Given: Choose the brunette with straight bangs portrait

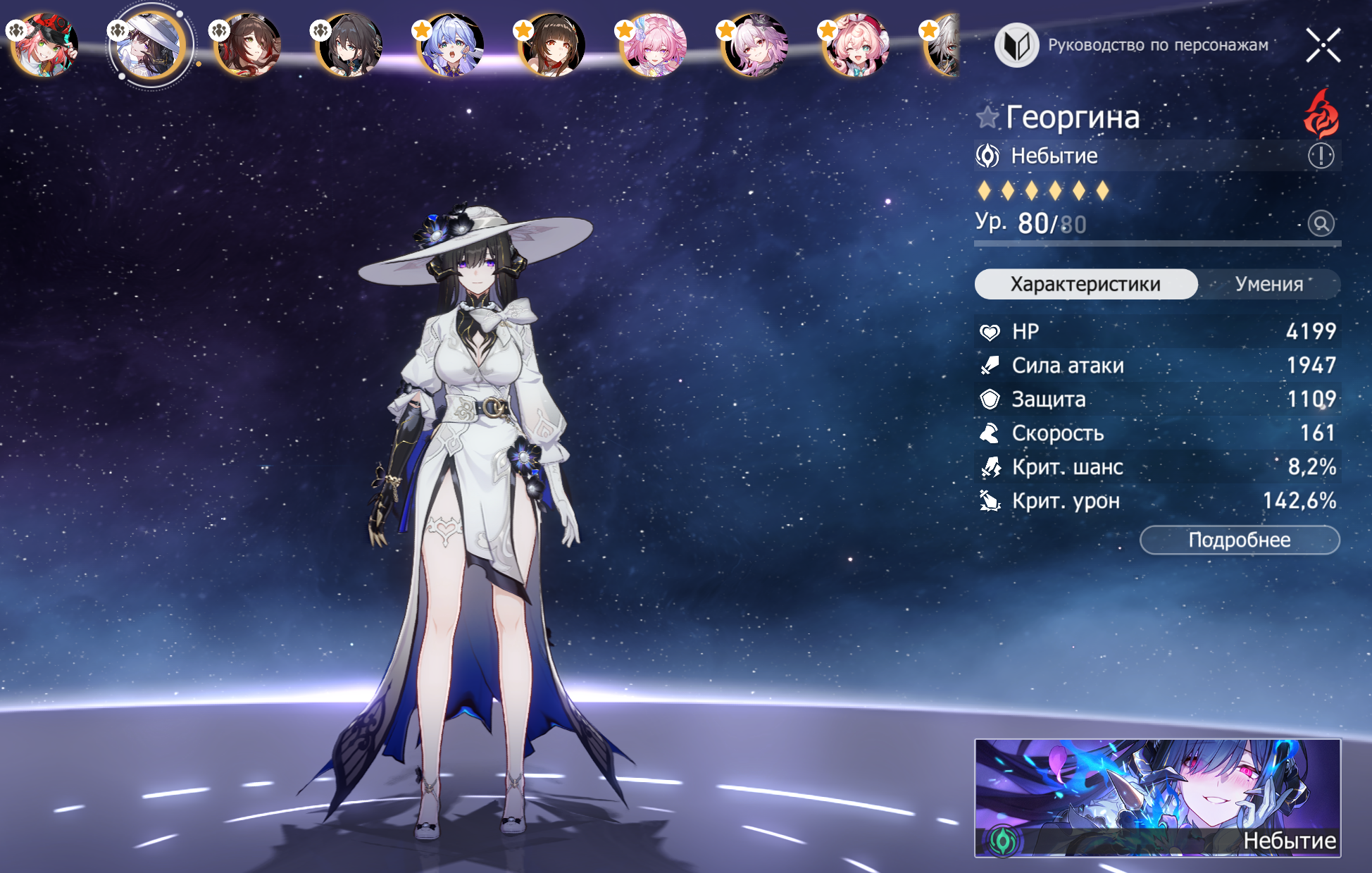Looking at the screenshot, I should pyautogui.click(x=552, y=45).
